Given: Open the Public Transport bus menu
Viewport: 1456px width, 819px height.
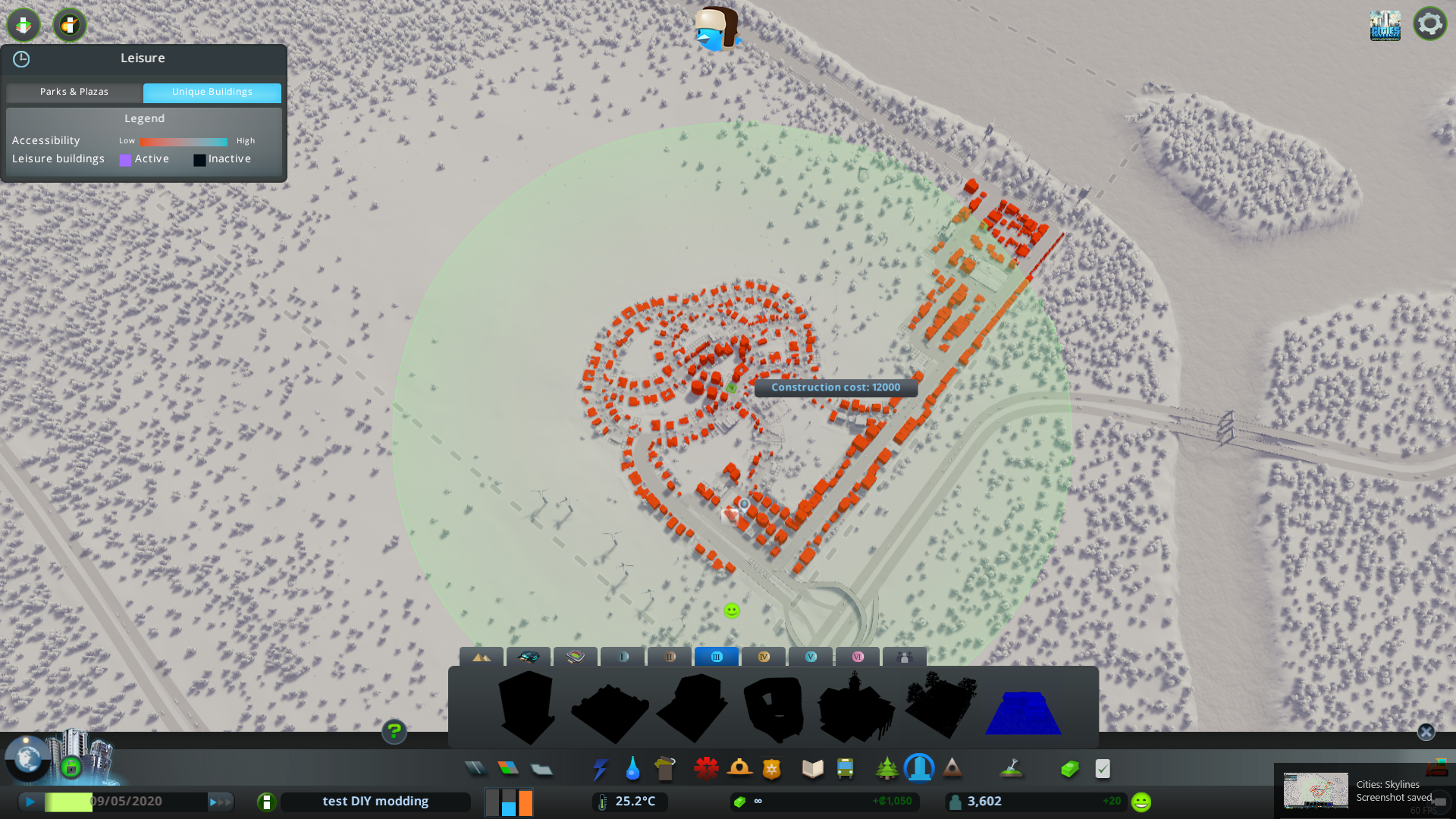Looking at the screenshot, I should pyautogui.click(x=845, y=769).
